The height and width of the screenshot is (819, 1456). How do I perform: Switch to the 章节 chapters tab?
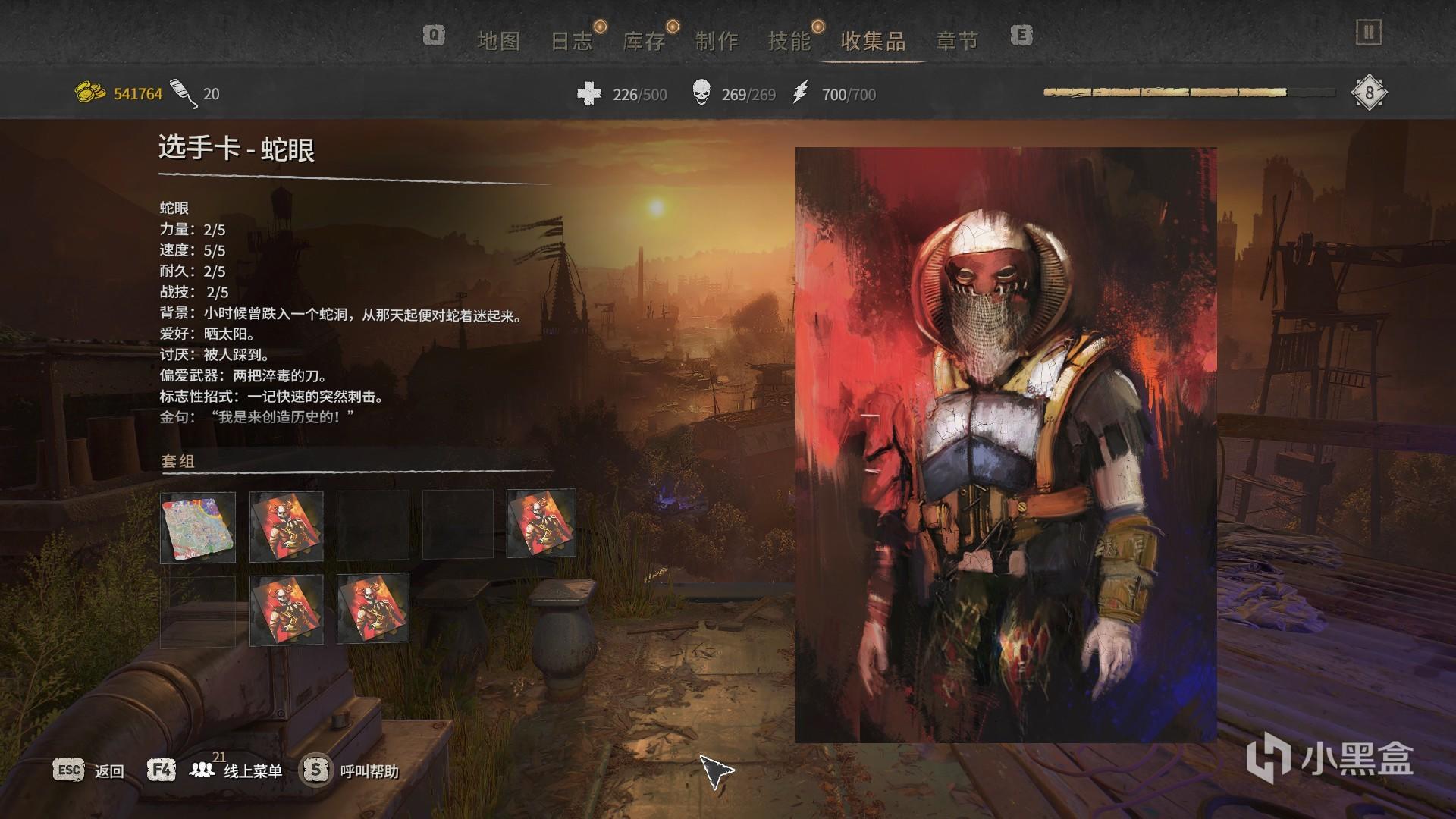957,41
